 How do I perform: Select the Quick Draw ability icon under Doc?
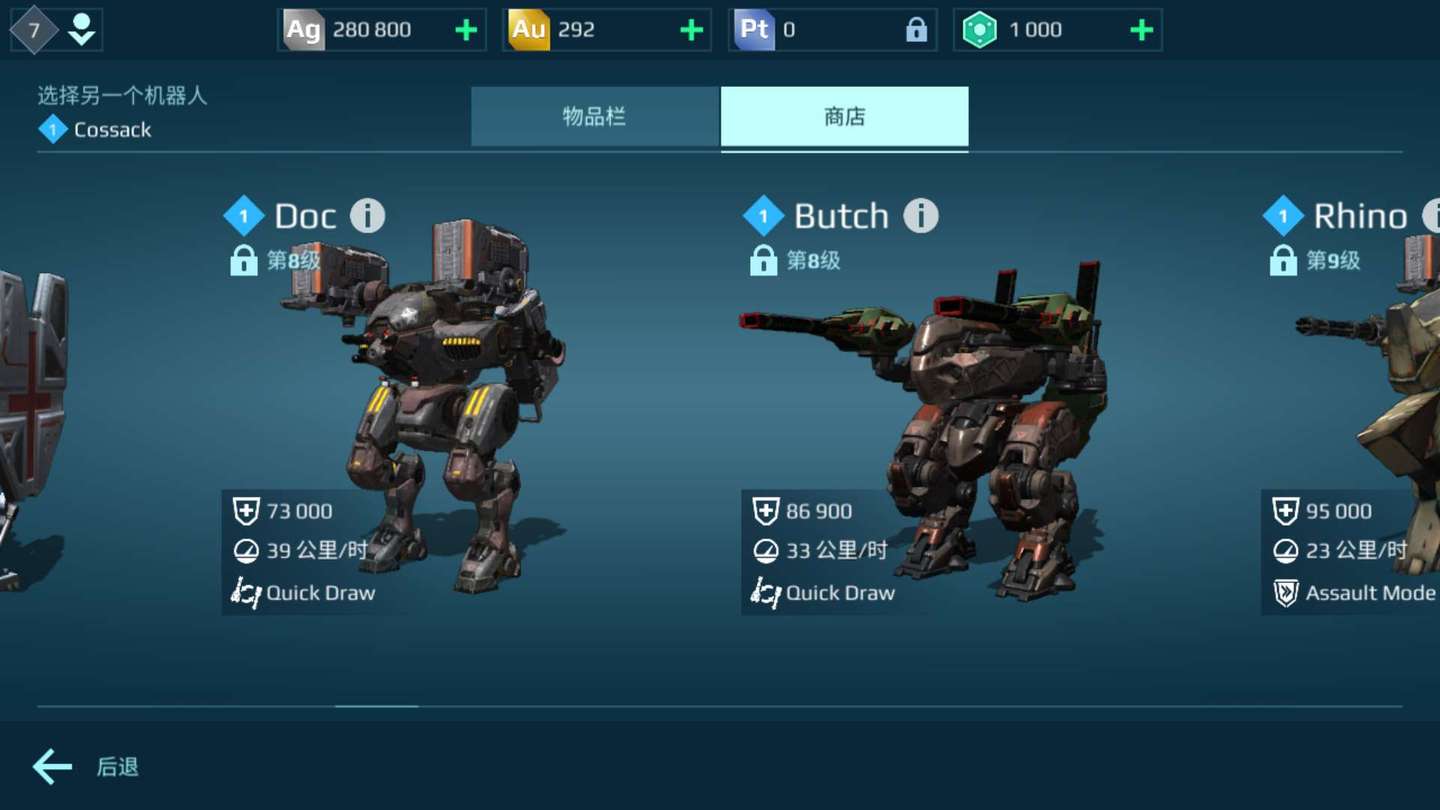(x=245, y=592)
